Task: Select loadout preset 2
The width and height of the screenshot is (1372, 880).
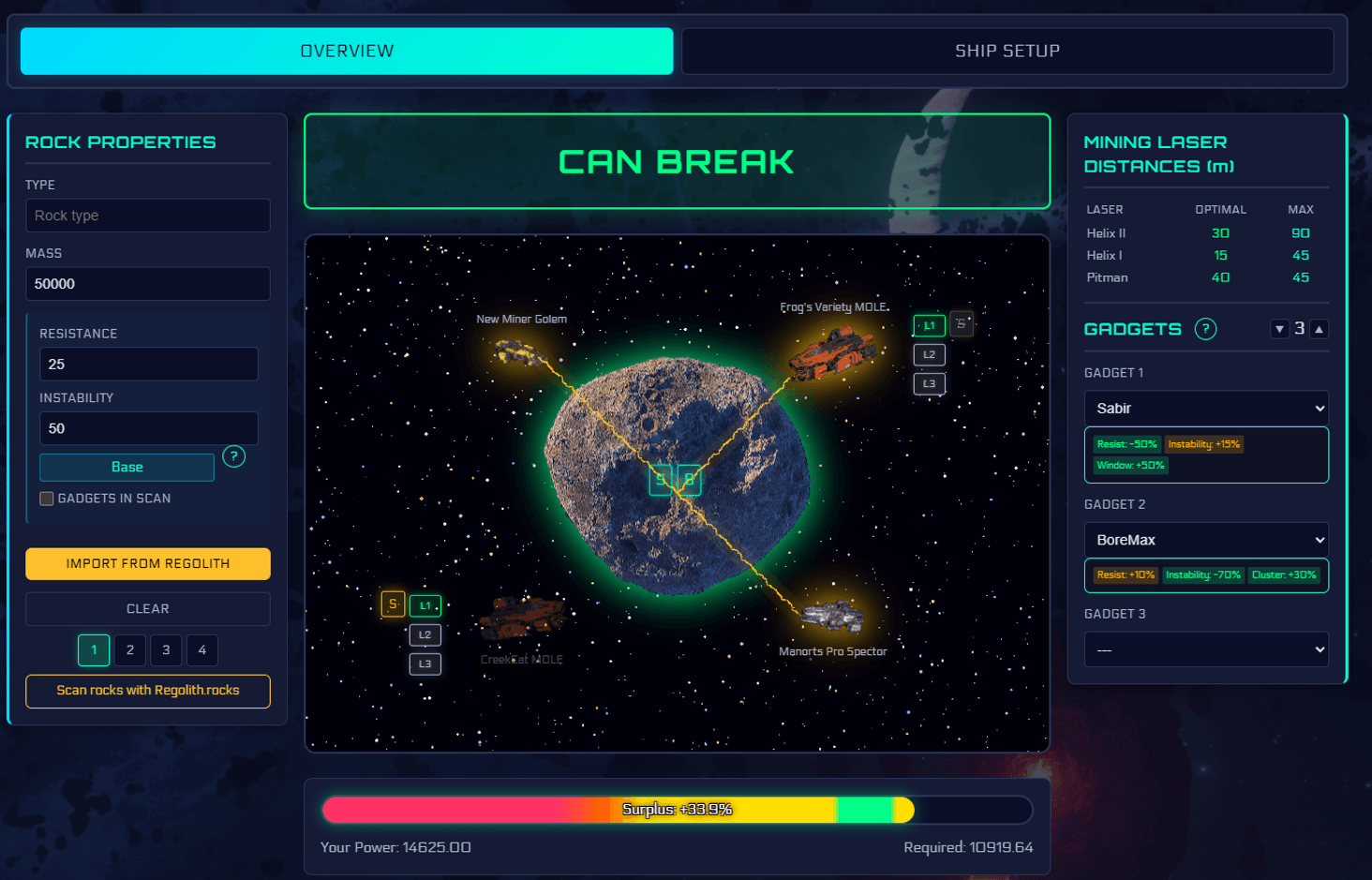Action: pyautogui.click(x=129, y=649)
